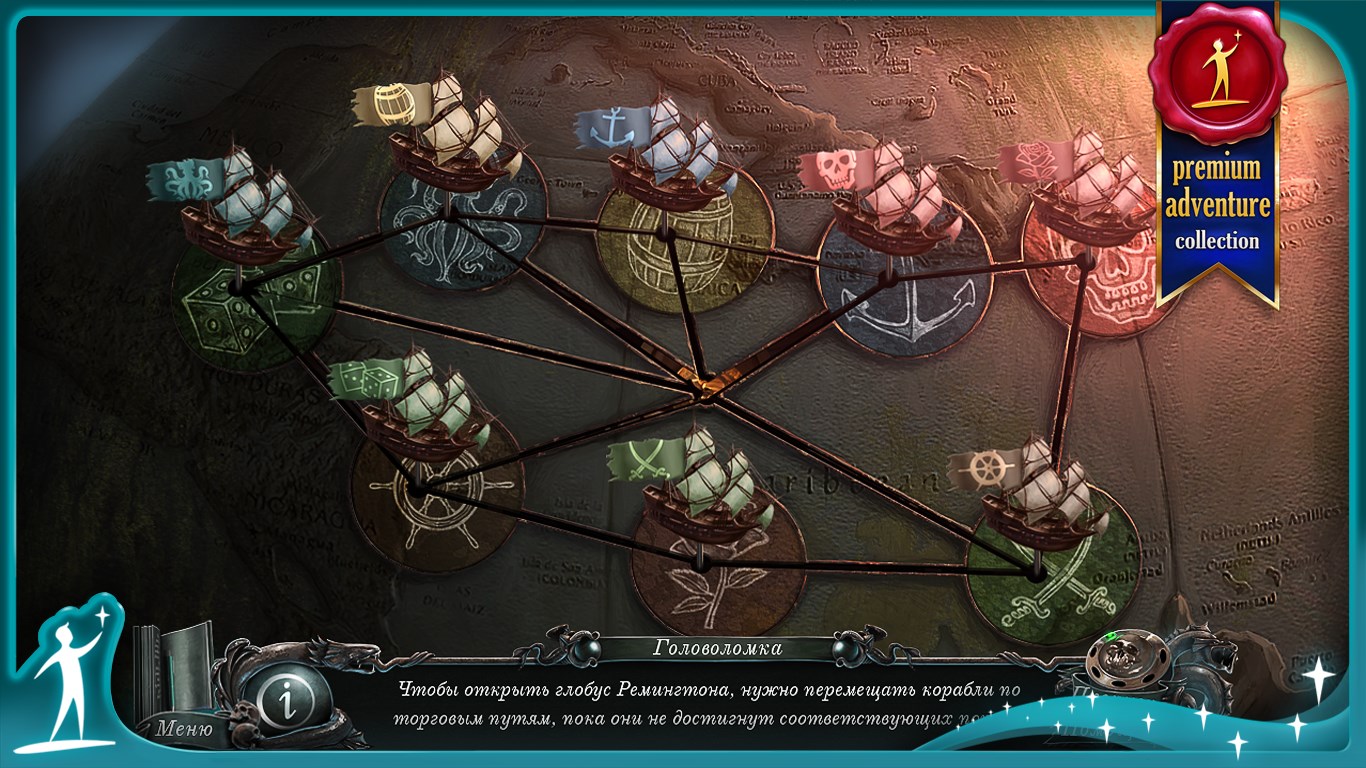The height and width of the screenshot is (768, 1366).
Task: Click the empty orange center junction node
Action: click(706, 383)
